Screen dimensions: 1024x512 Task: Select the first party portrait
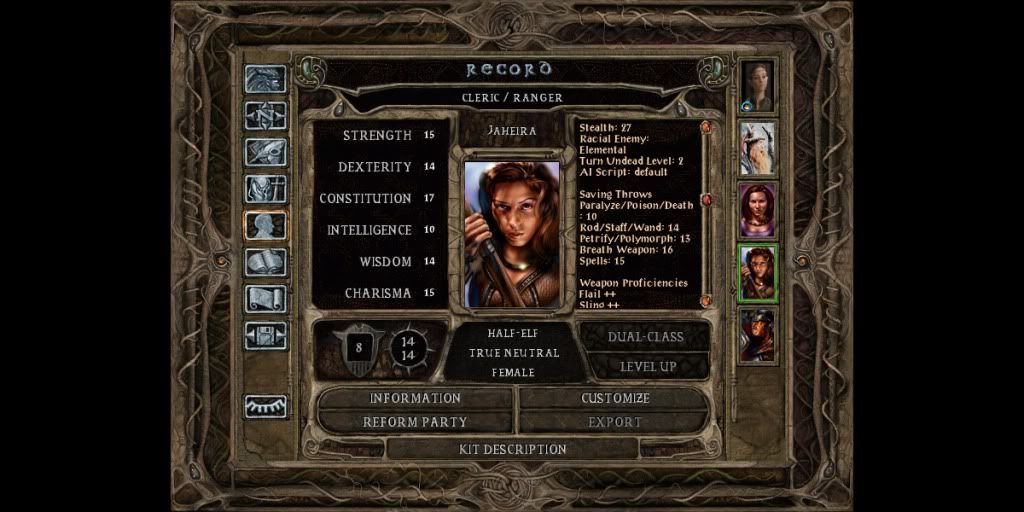(757, 86)
